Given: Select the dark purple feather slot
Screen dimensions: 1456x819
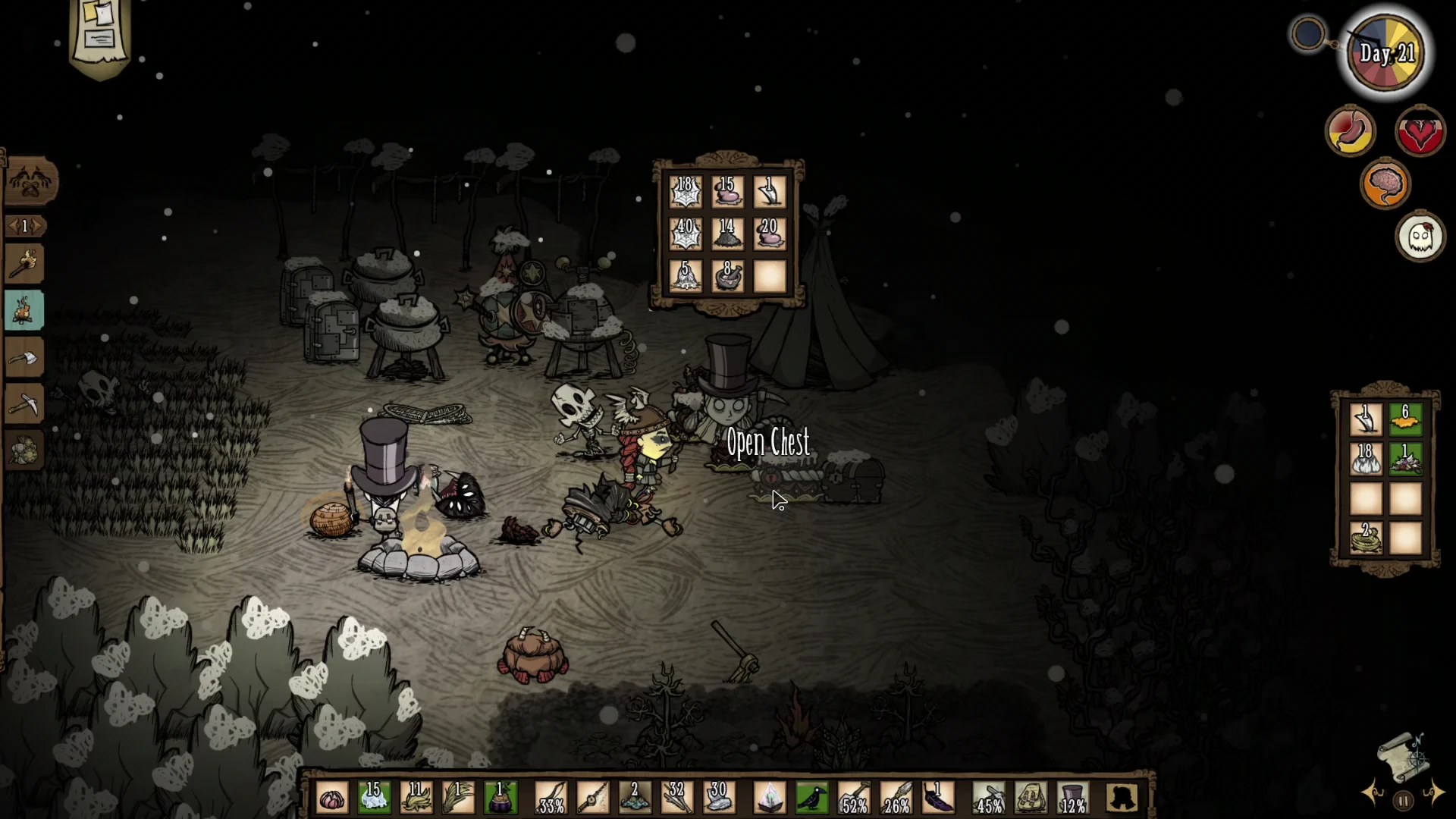Looking at the screenshot, I should tap(938, 799).
